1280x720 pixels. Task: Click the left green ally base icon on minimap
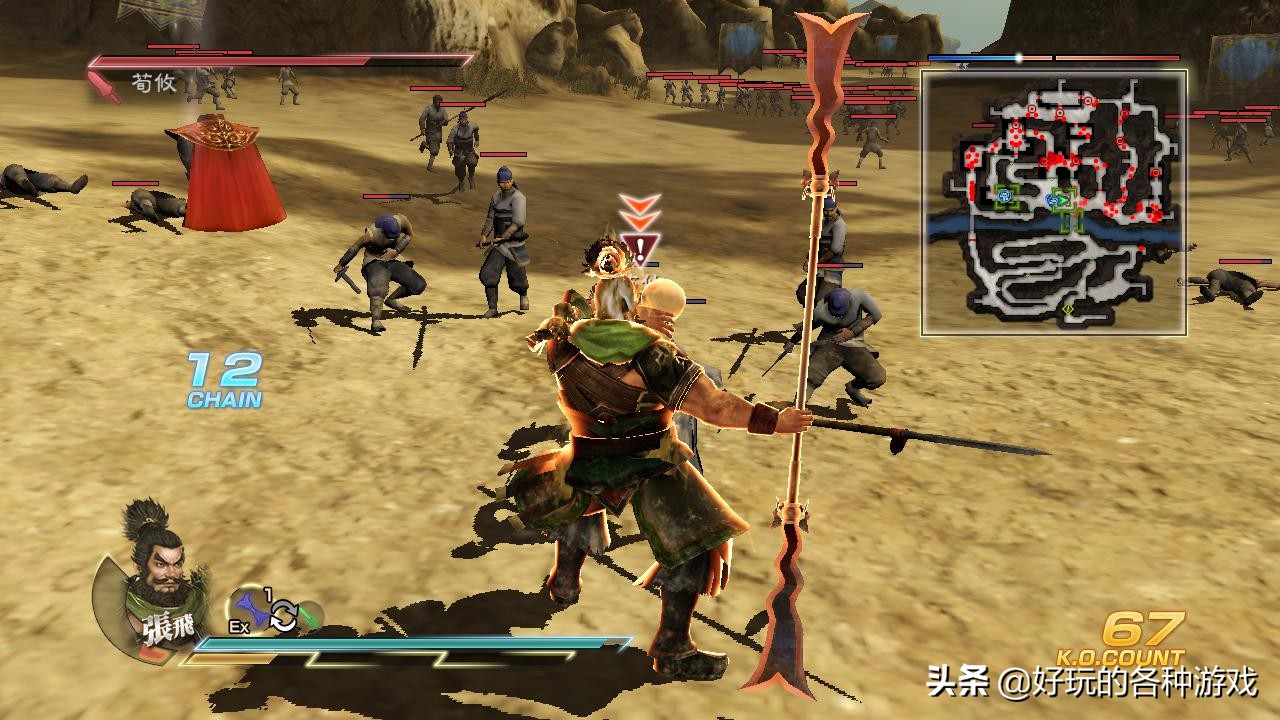(x=1004, y=194)
